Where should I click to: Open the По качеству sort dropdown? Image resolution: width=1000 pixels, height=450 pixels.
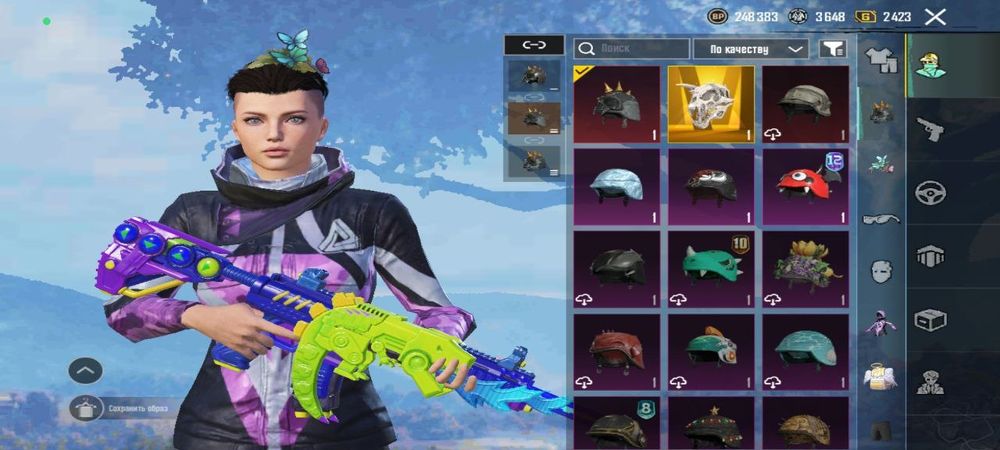[x=757, y=48]
